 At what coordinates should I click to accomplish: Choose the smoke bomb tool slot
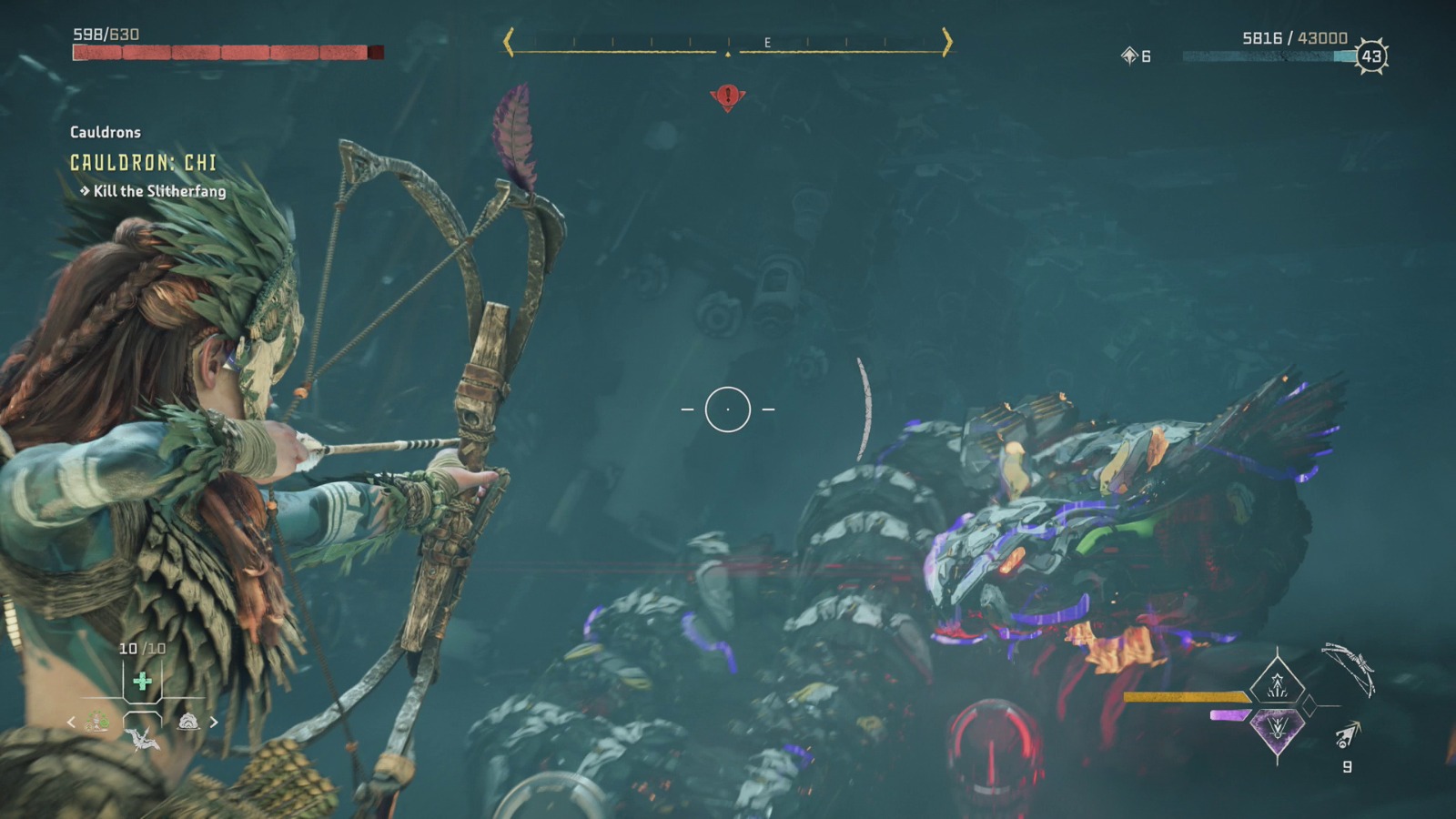[x=188, y=722]
